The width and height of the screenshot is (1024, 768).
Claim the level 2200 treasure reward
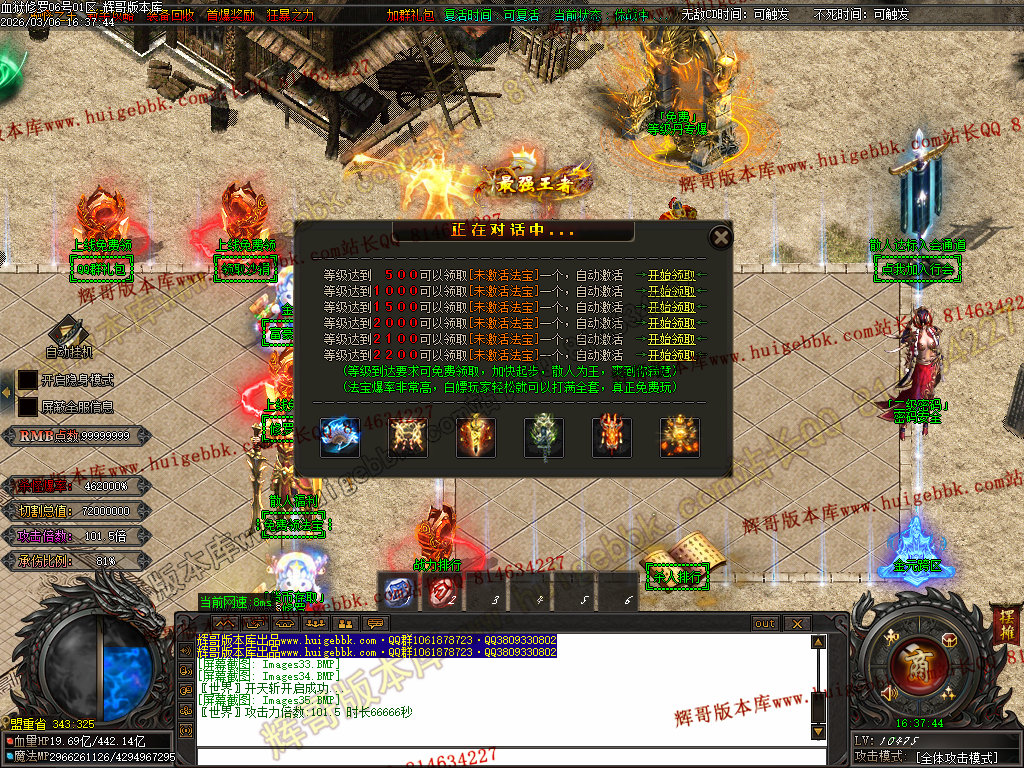(x=671, y=355)
